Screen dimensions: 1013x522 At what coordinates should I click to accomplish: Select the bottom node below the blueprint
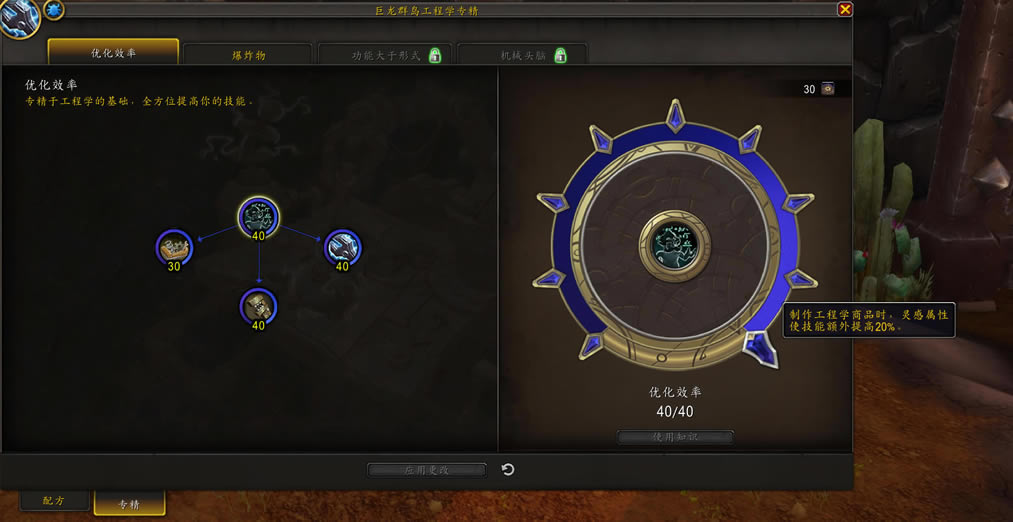tap(259, 306)
